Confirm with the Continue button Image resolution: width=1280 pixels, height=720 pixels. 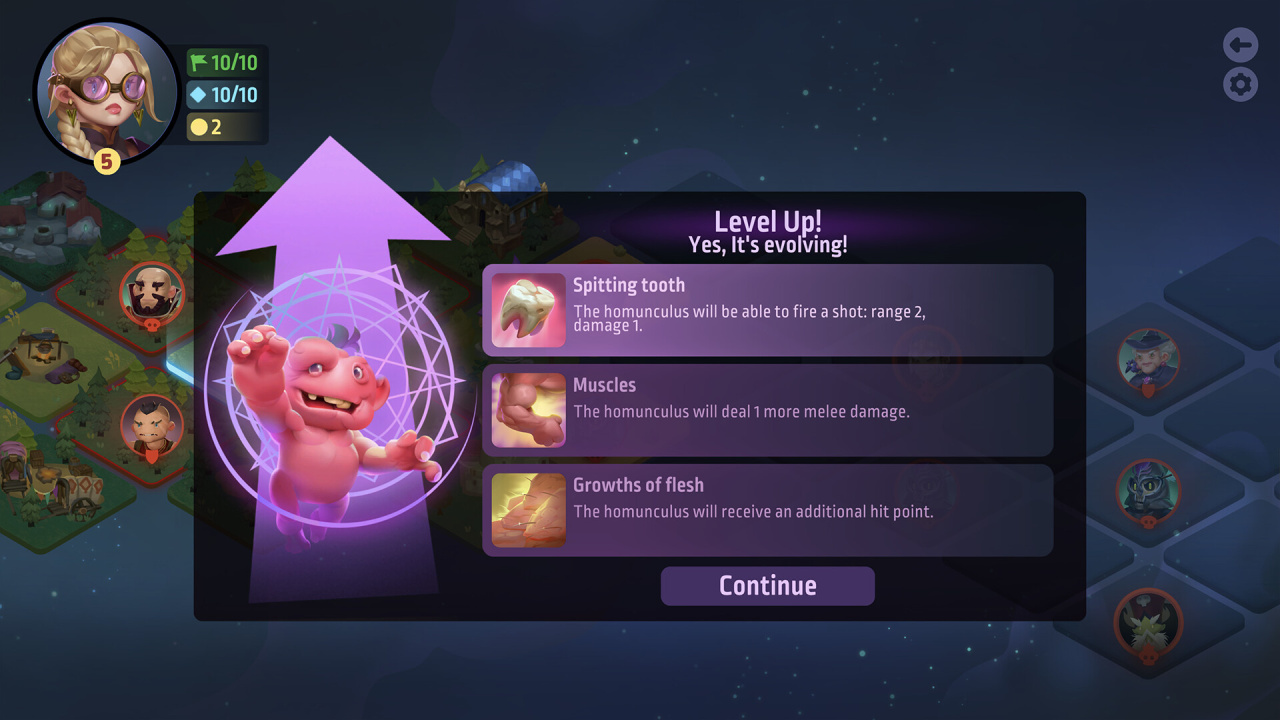pyautogui.click(x=767, y=586)
